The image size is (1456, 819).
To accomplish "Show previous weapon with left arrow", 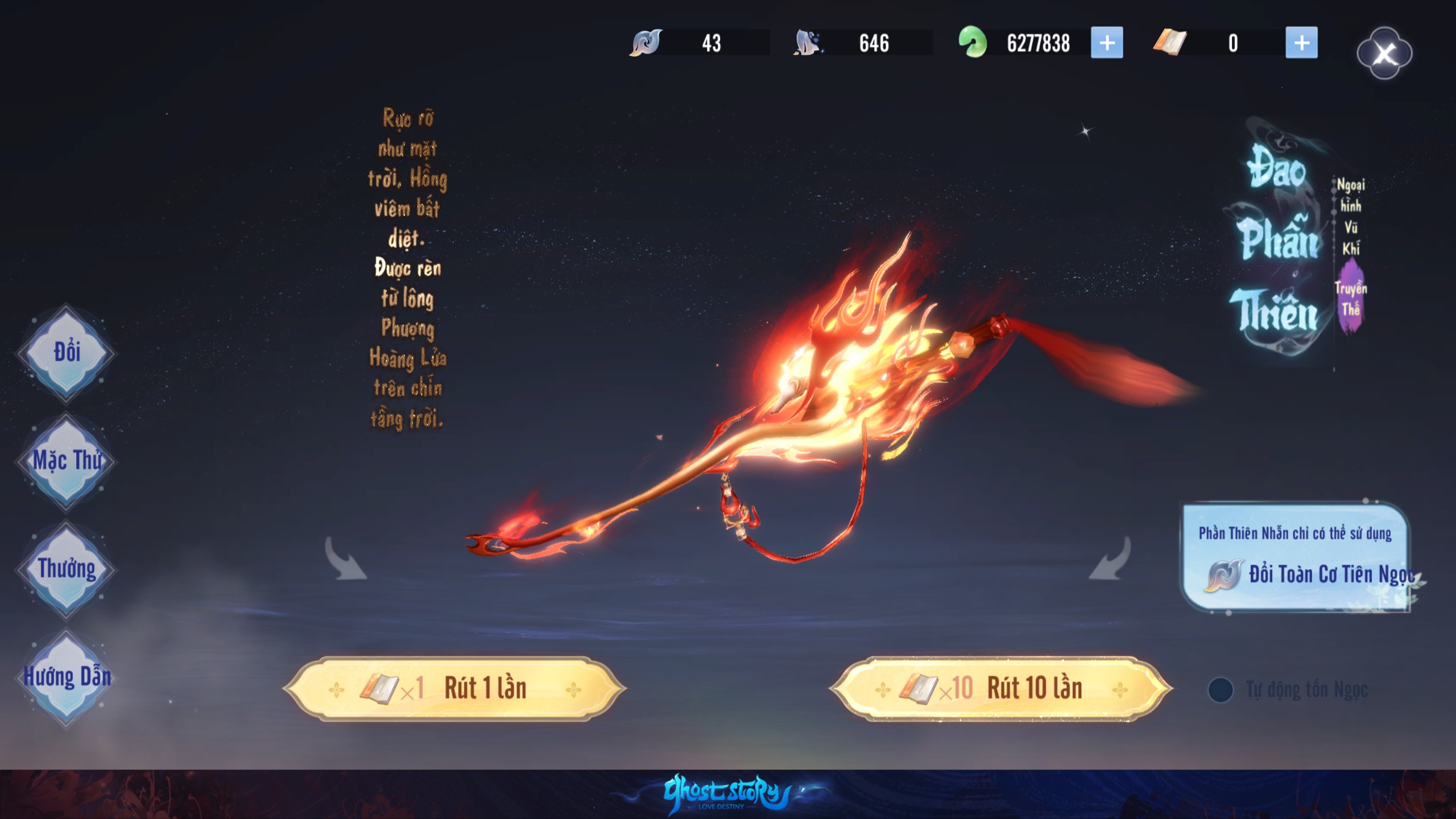I will pyautogui.click(x=345, y=559).
